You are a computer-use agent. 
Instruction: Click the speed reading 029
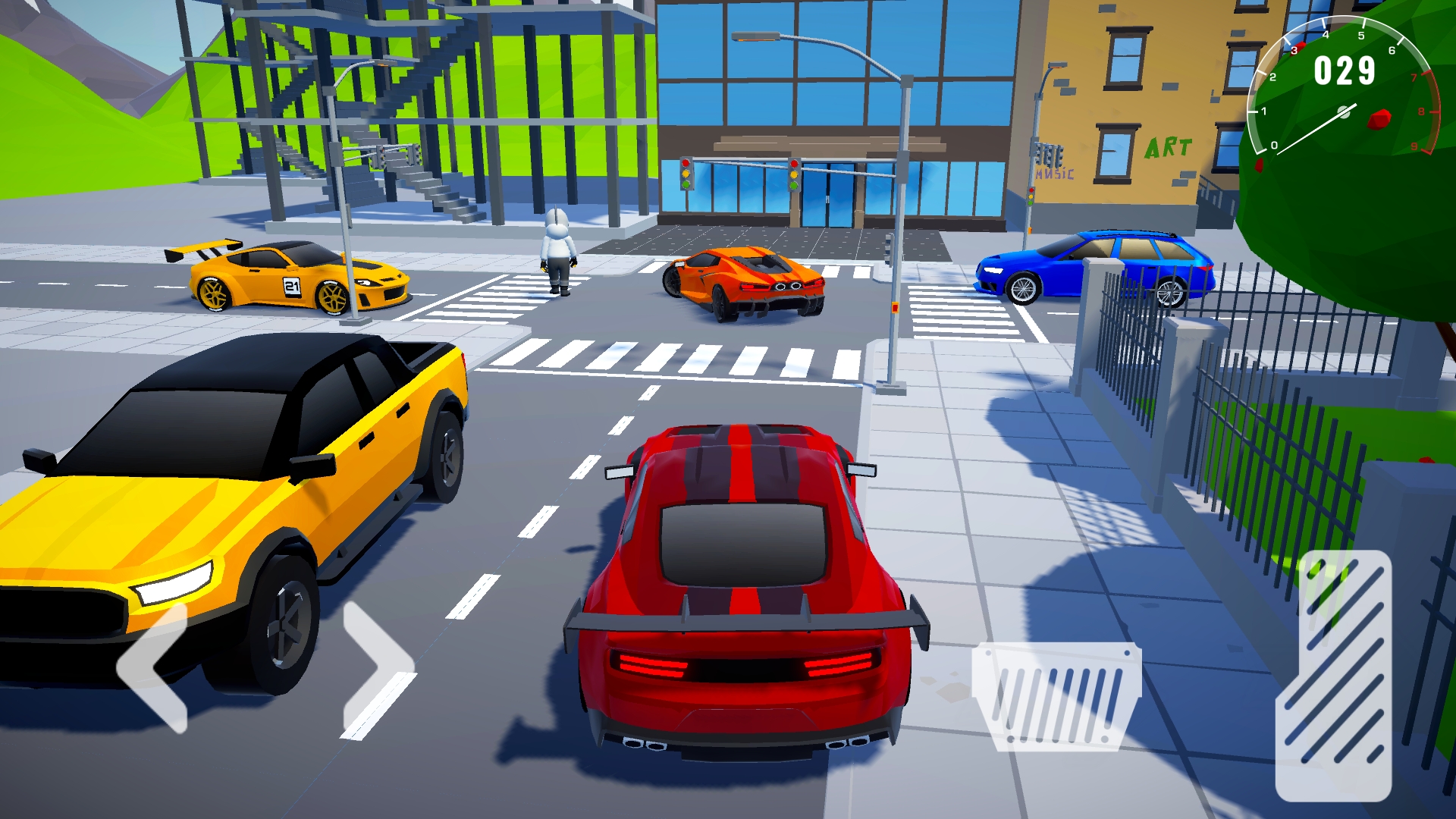click(1343, 70)
